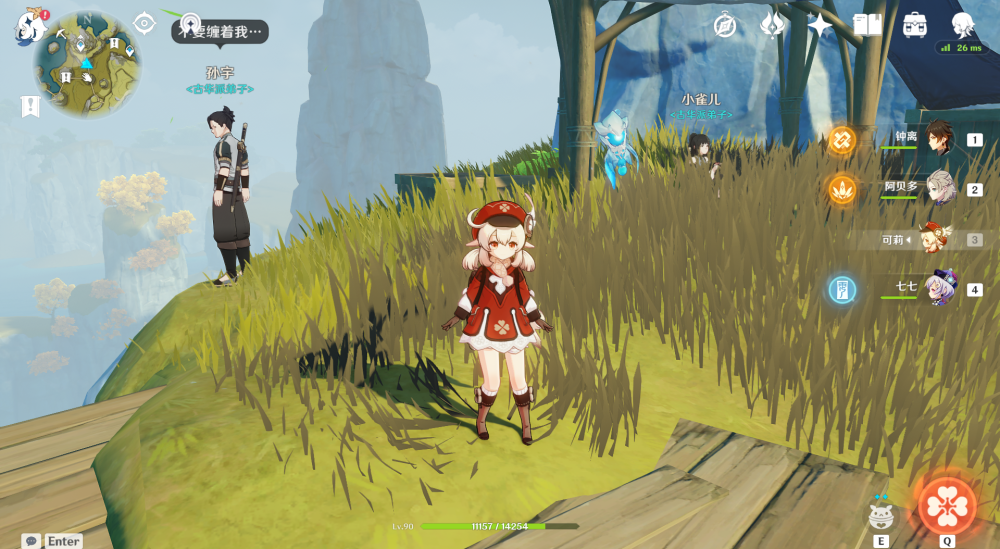Use Klee's Jumpy Dumpty elemental skill
Screen dimensions: 1000x549
click(x=881, y=514)
